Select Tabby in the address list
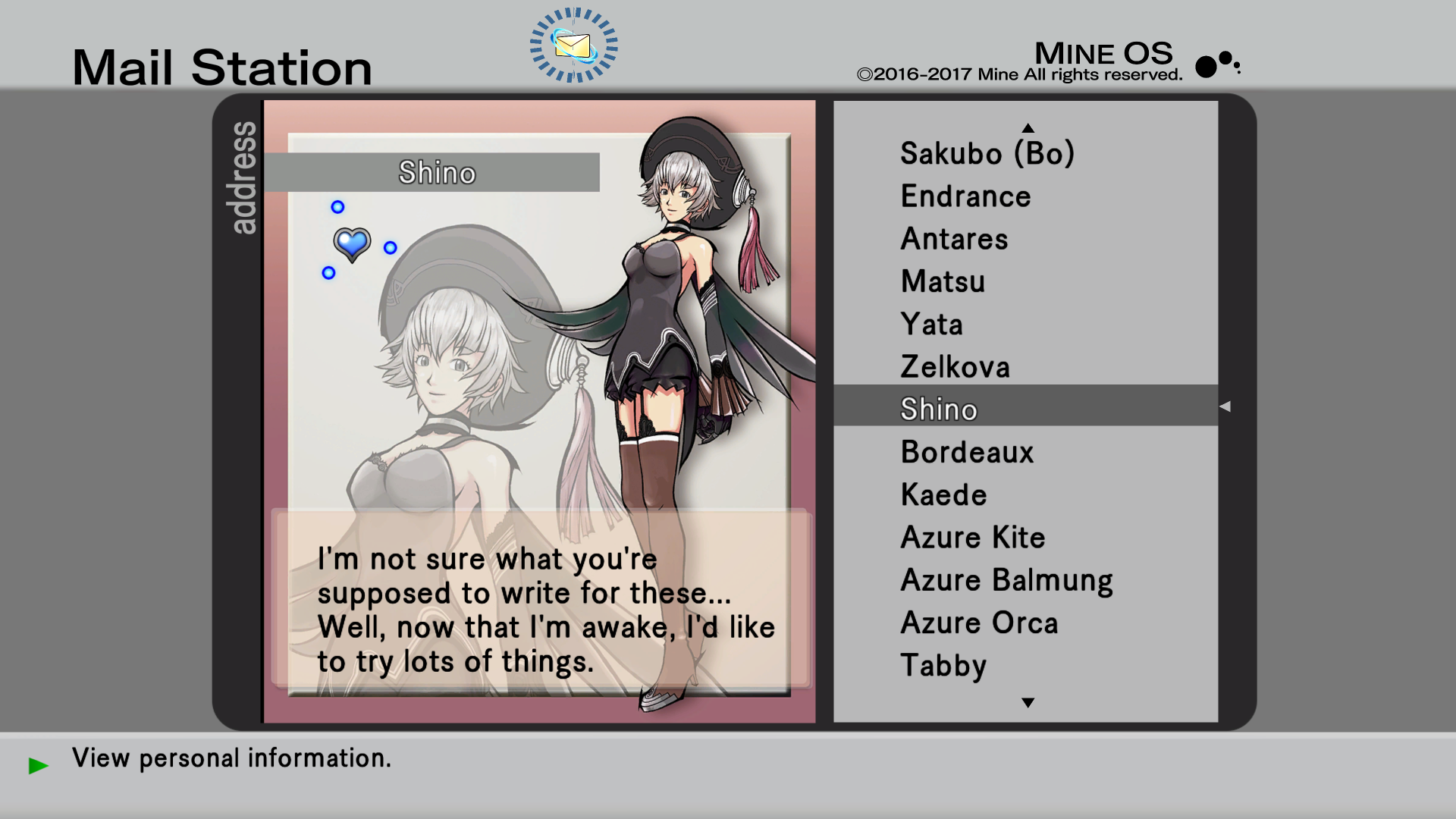The height and width of the screenshot is (819, 1456). (943, 665)
